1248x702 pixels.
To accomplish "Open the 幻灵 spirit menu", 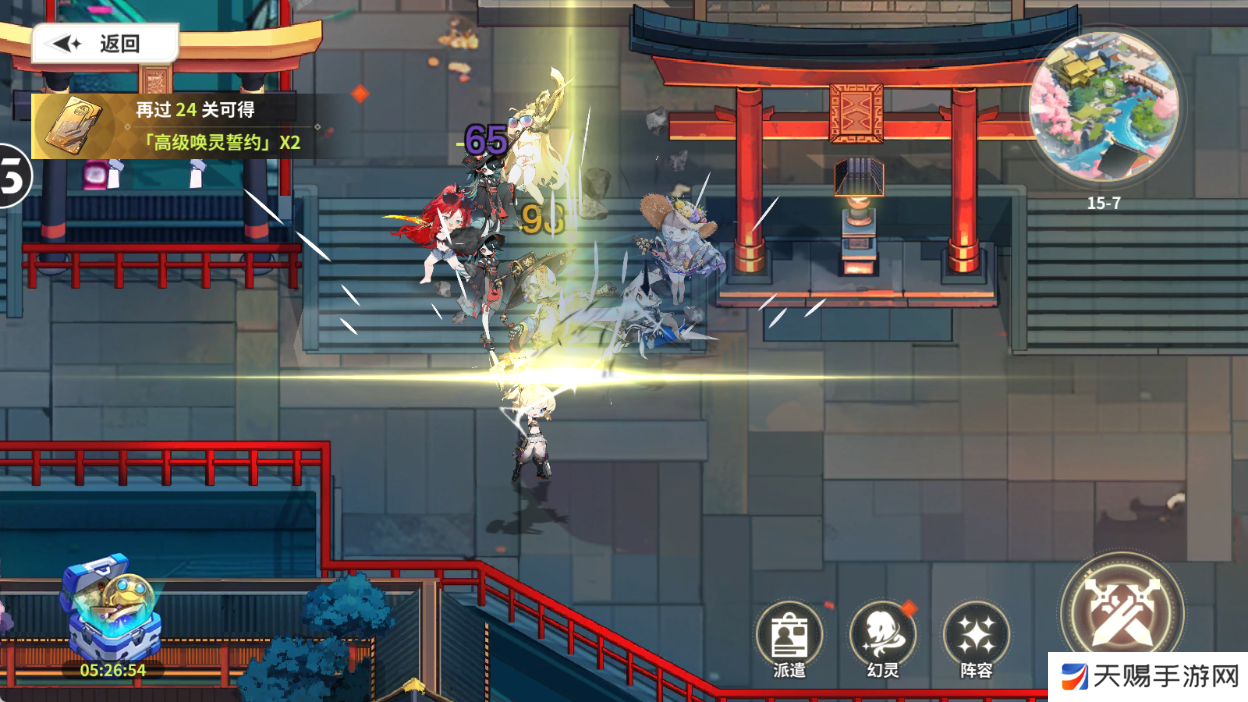I will pos(883,638).
